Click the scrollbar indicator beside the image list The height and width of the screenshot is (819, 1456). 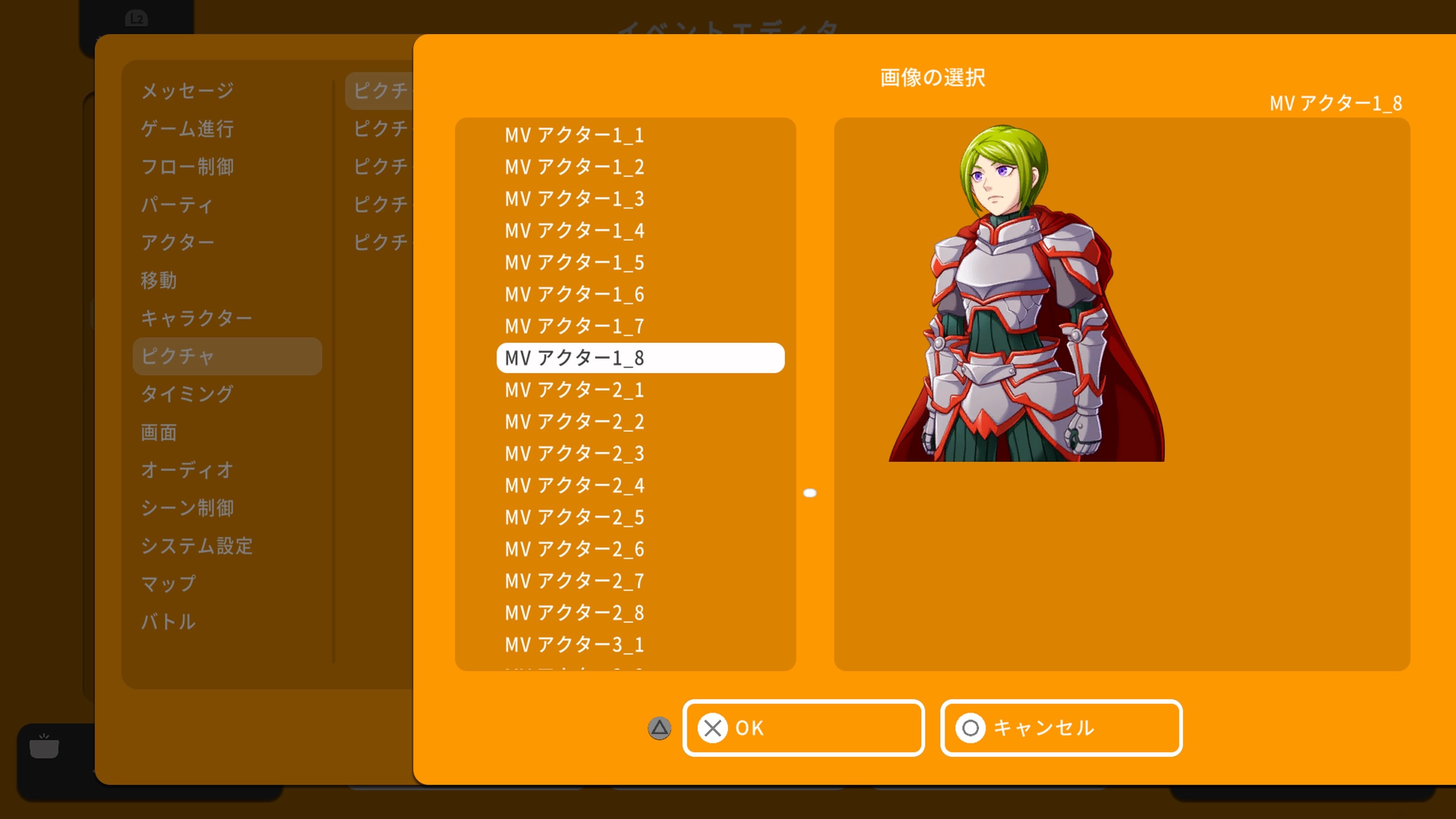tap(811, 492)
